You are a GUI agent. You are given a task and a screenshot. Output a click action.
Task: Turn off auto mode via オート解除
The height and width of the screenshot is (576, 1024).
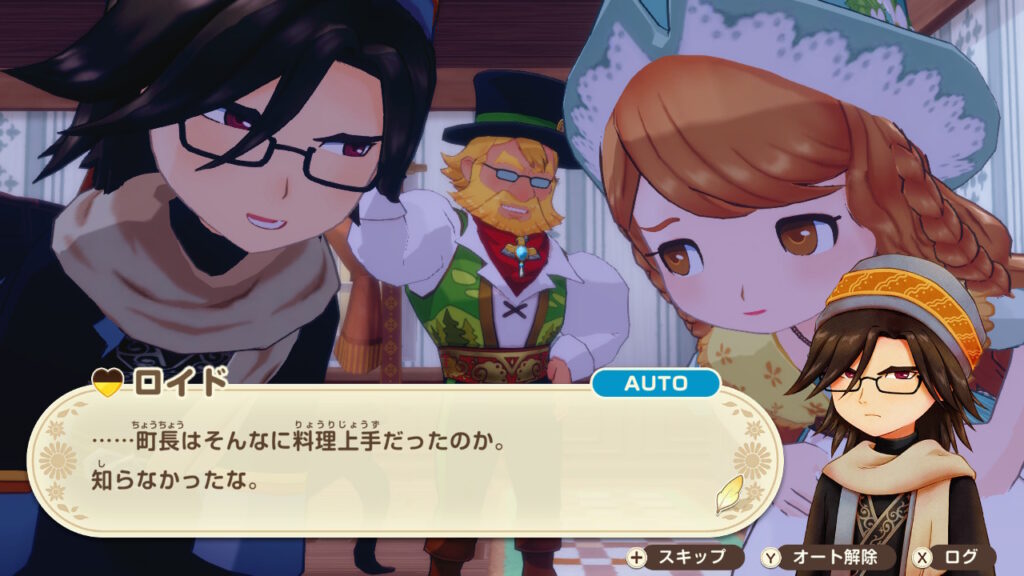click(822, 557)
